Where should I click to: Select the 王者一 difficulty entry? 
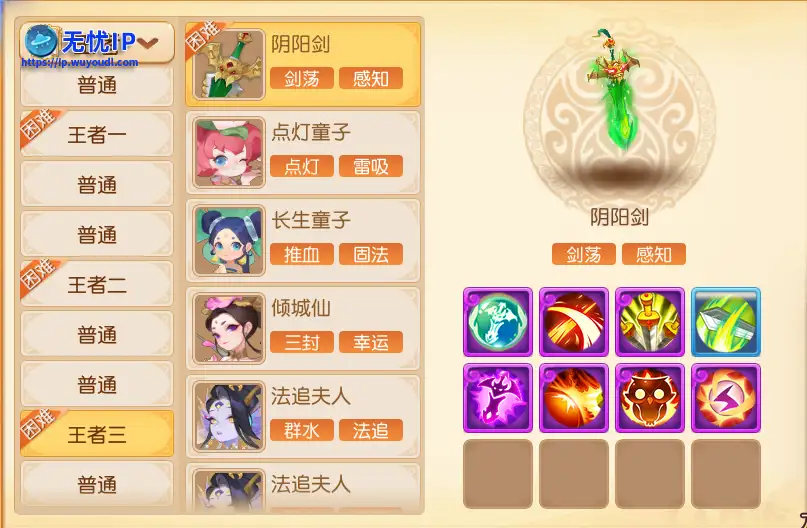click(97, 135)
